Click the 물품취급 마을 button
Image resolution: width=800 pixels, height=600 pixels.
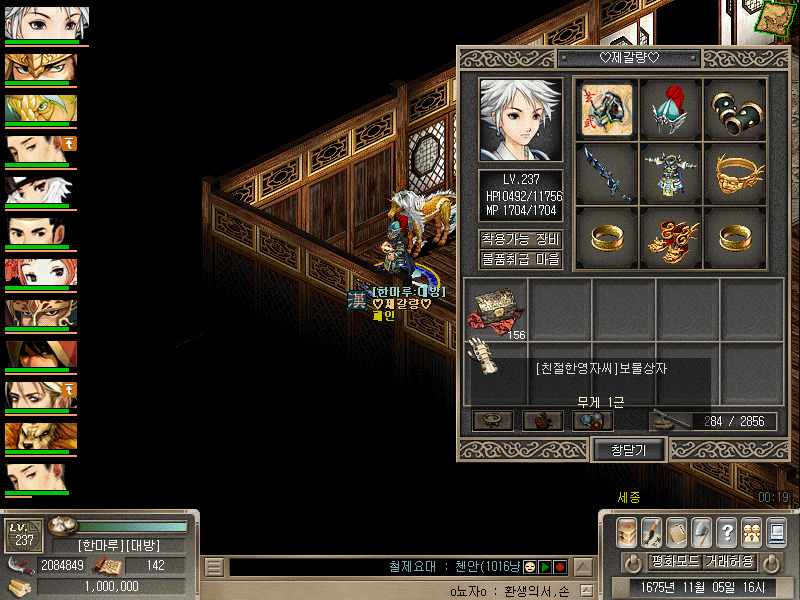coord(521,260)
